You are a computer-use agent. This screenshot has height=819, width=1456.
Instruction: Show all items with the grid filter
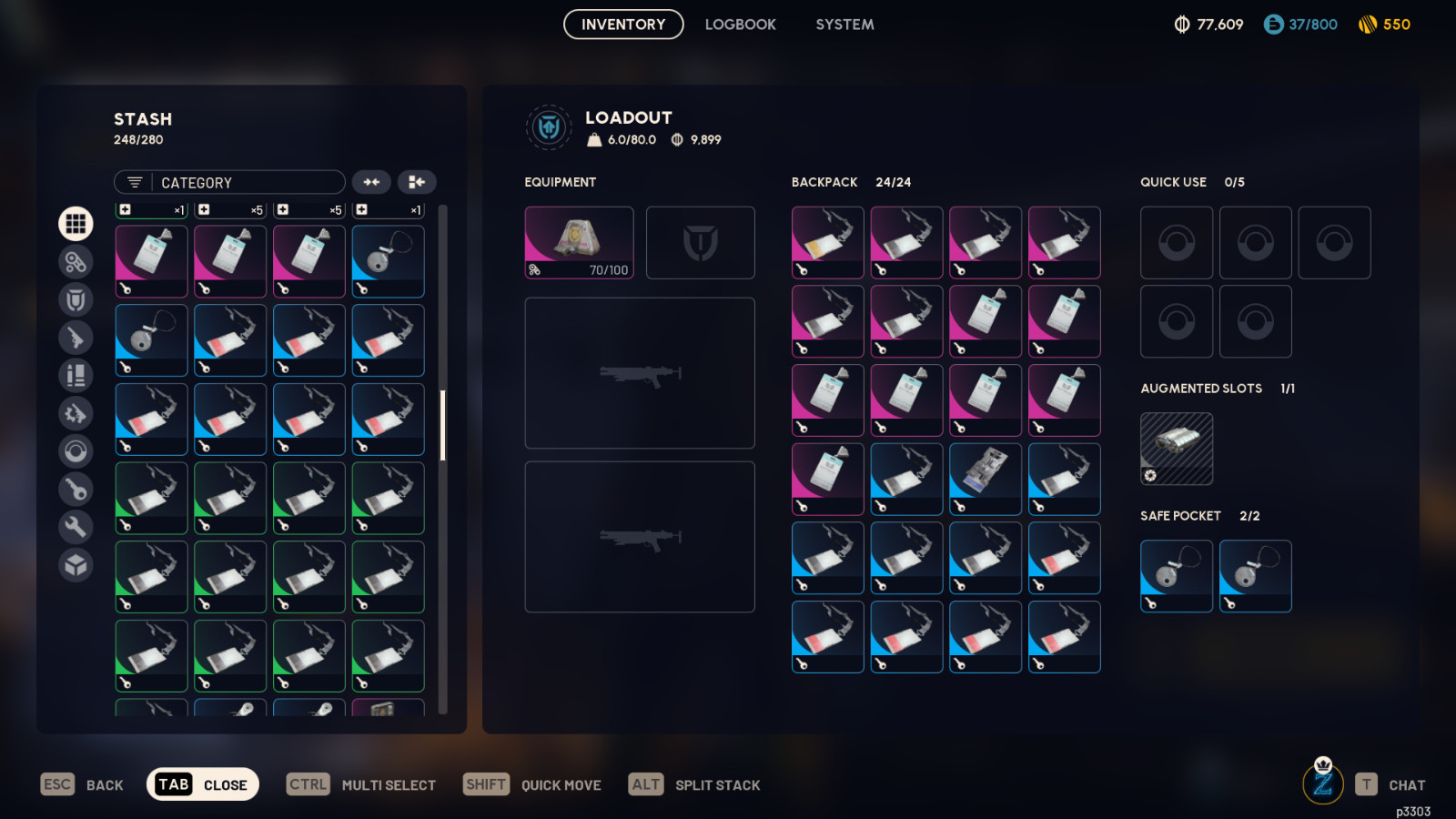(x=76, y=223)
